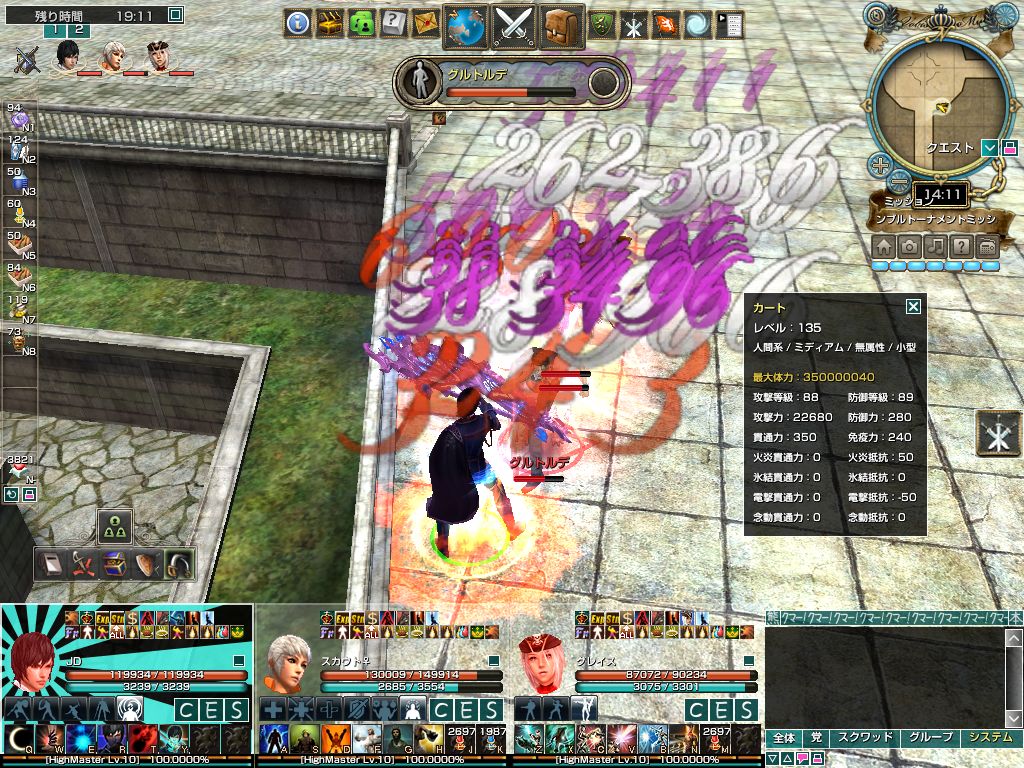Open the mail envelope icon

tap(426, 23)
